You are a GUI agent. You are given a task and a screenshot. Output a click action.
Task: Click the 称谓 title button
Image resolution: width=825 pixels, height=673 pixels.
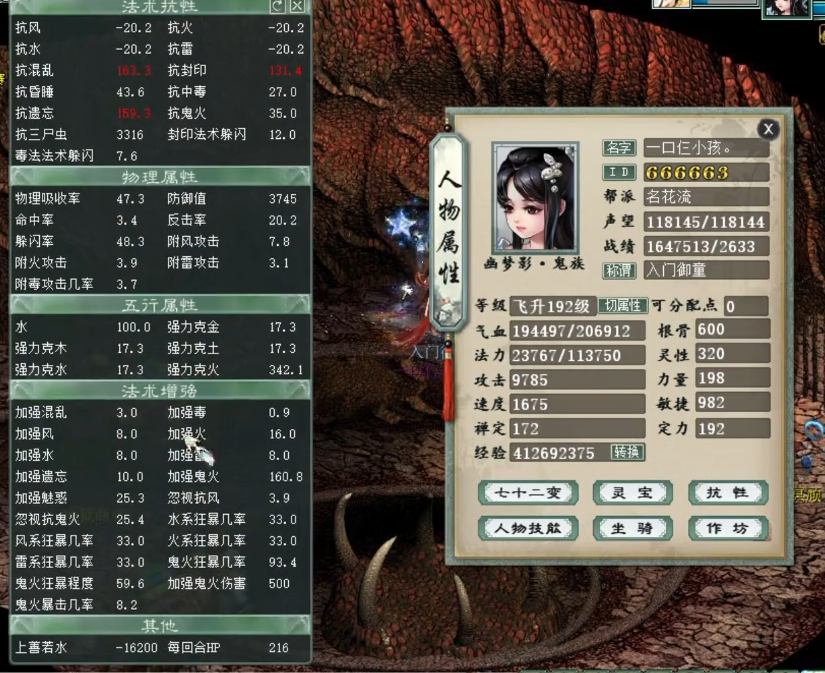coord(620,271)
